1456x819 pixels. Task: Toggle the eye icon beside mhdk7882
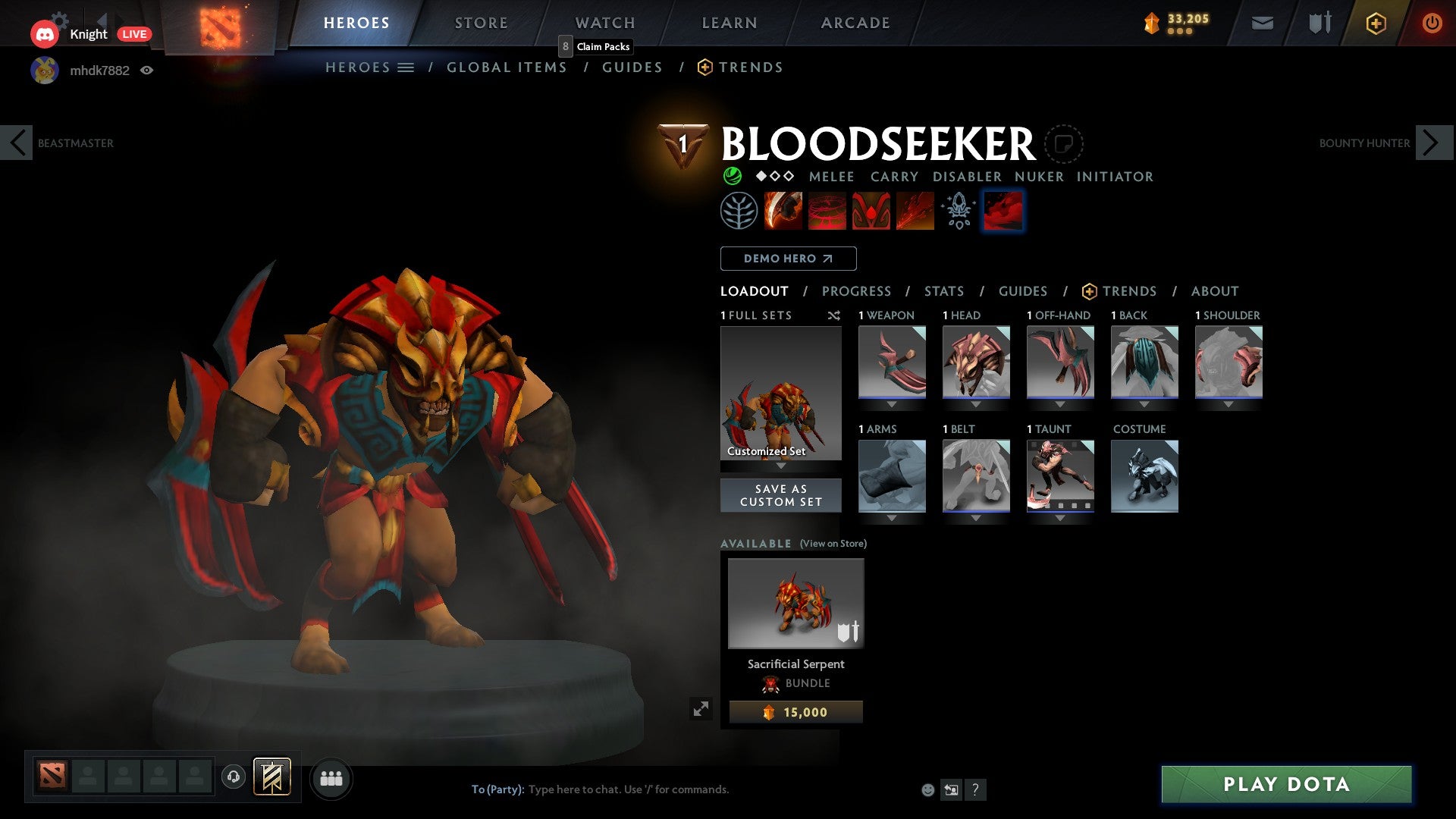148,71
